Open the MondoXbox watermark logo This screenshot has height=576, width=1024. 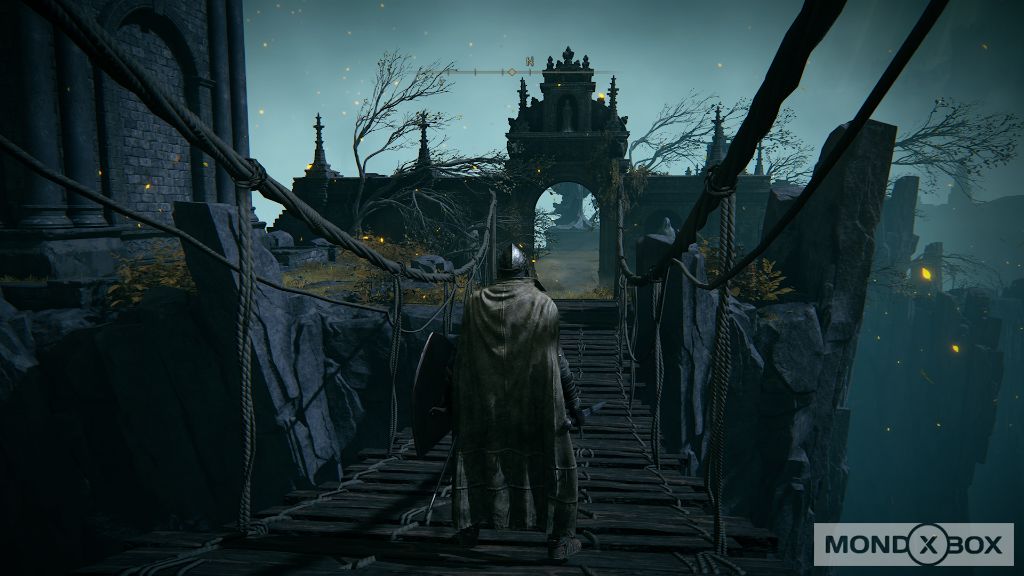(912, 545)
